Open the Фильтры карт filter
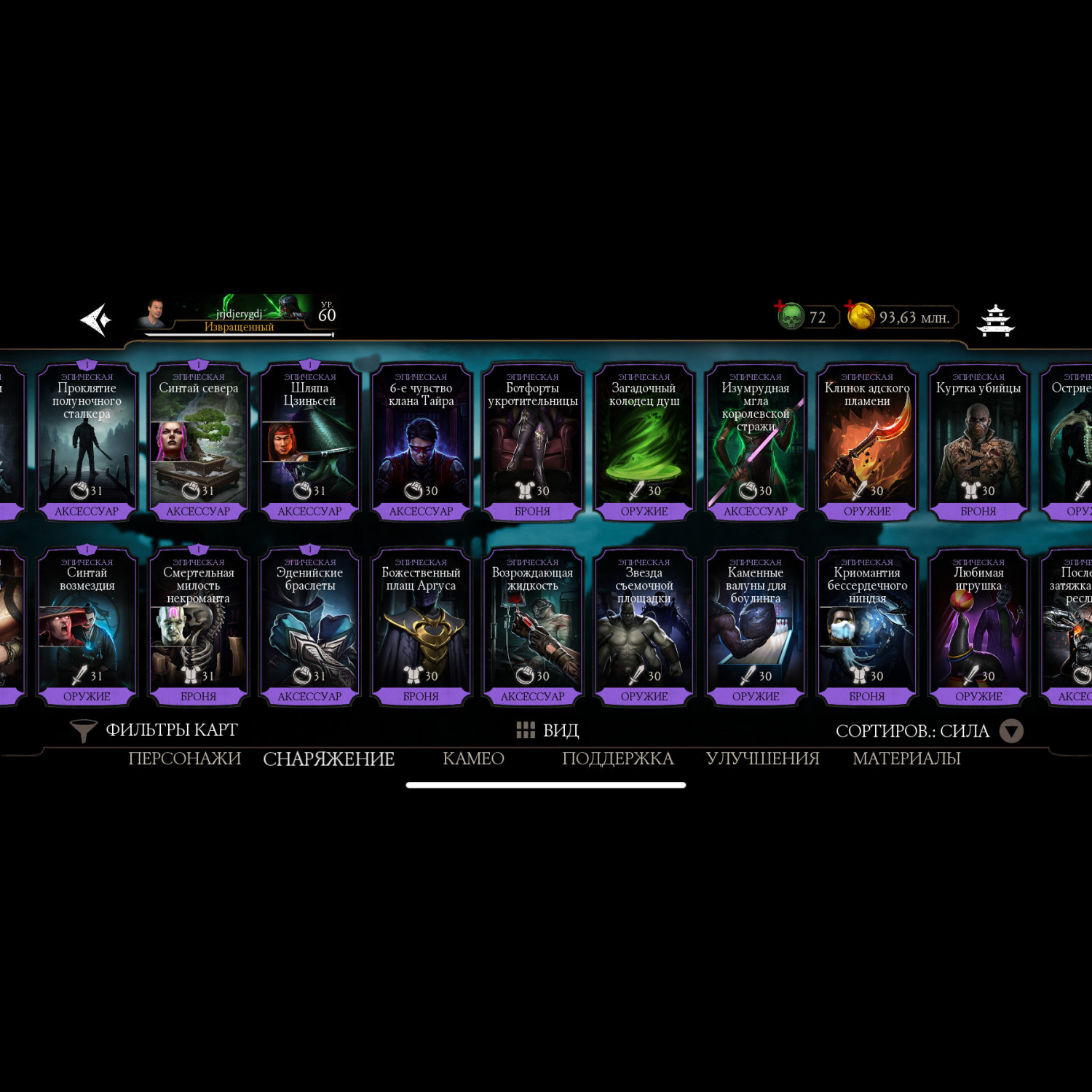This screenshot has width=1092, height=1092. (x=154, y=730)
